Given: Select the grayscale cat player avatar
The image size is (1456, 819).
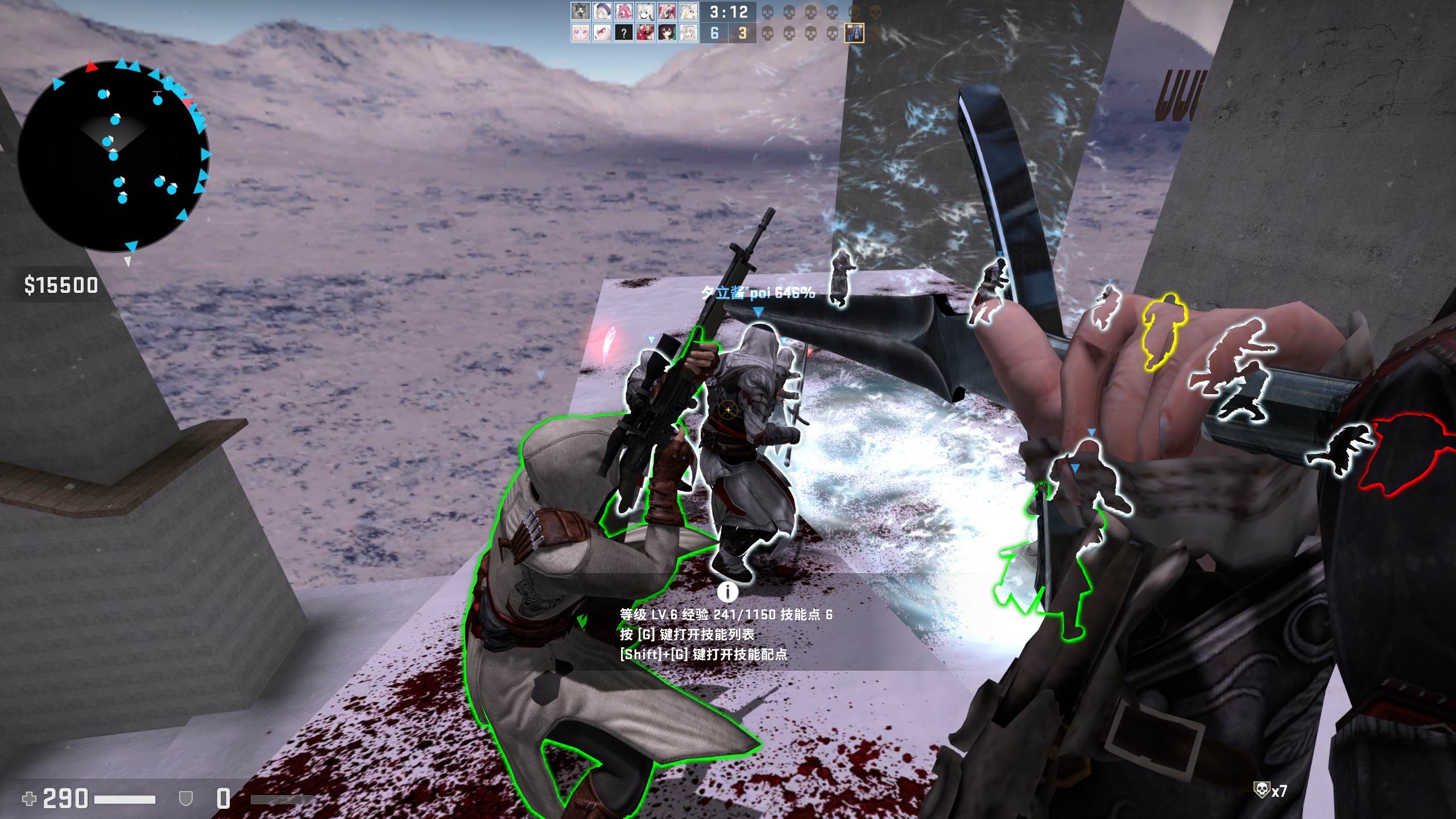Looking at the screenshot, I should point(580,11).
